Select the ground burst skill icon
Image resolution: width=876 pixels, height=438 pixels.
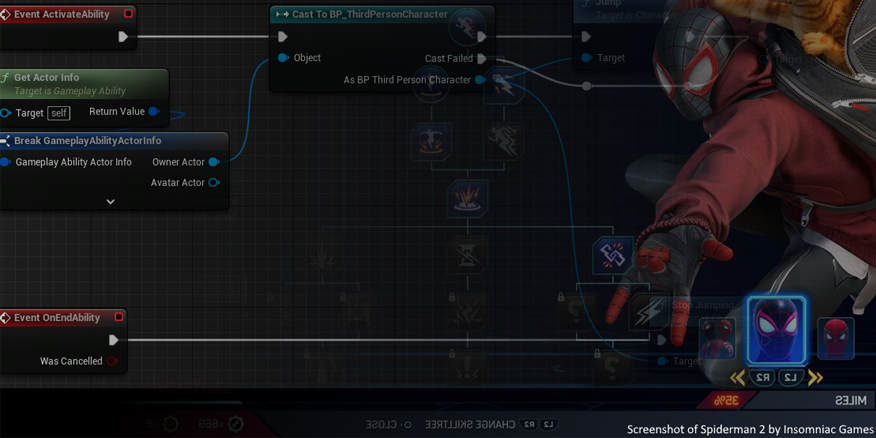(x=466, y=195)
